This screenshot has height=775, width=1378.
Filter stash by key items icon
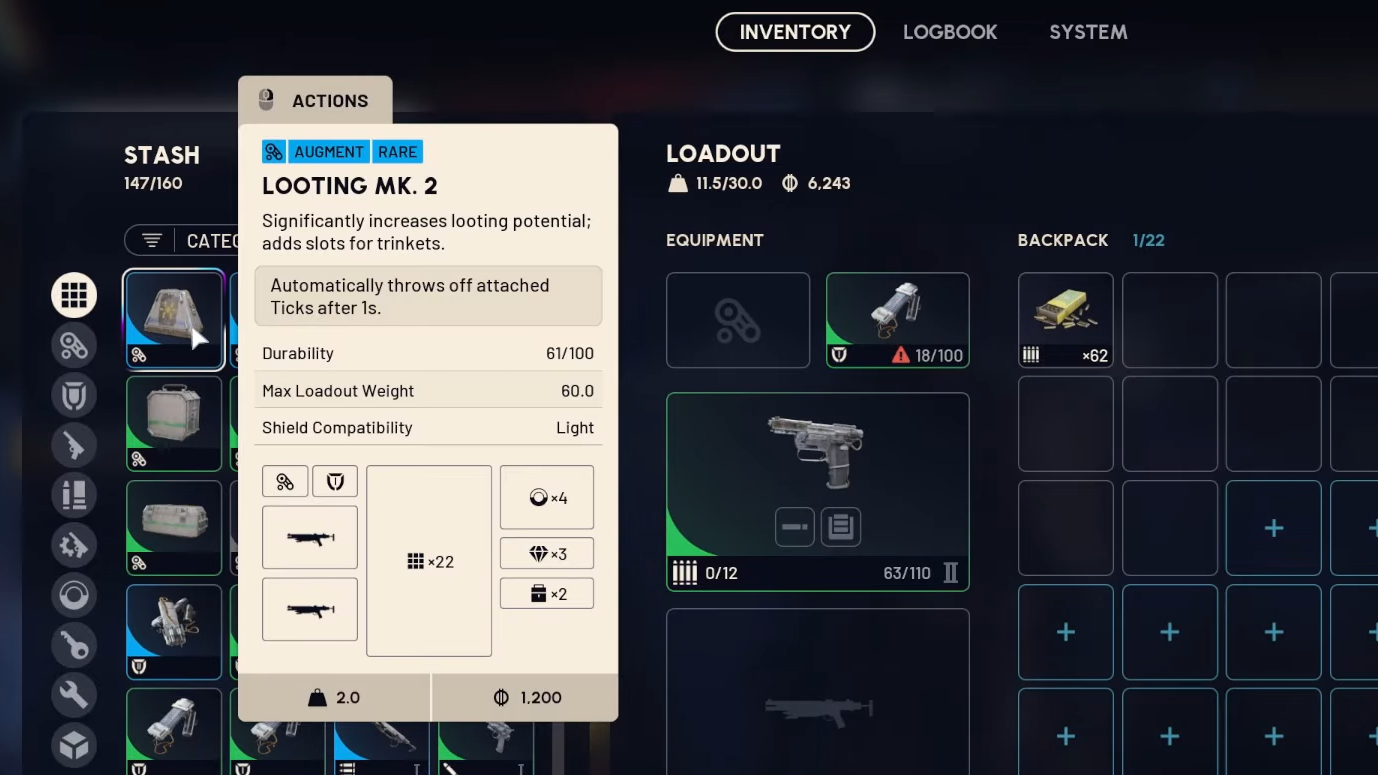[x=74, y=645]
